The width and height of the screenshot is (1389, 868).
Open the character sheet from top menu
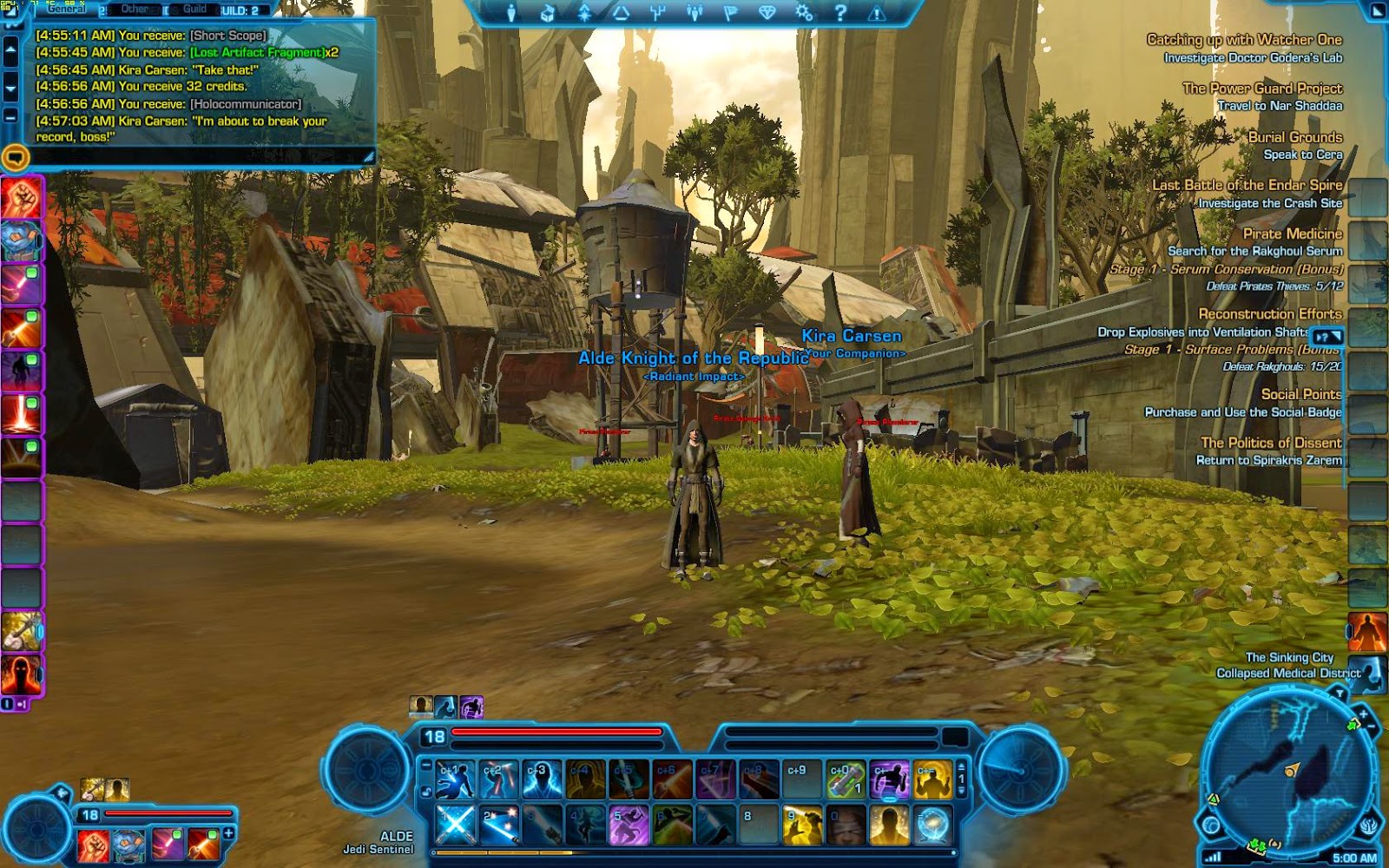click(511, 13)
